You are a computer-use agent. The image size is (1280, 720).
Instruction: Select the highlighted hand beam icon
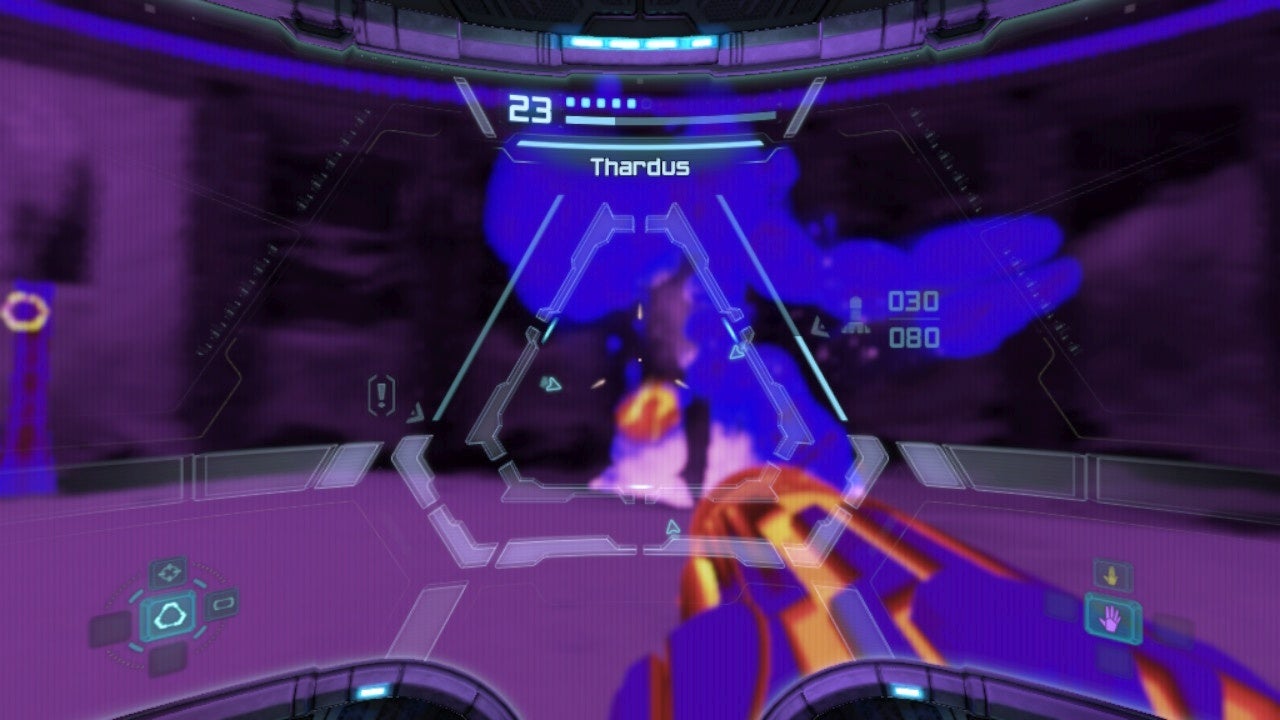[1111, 620]
